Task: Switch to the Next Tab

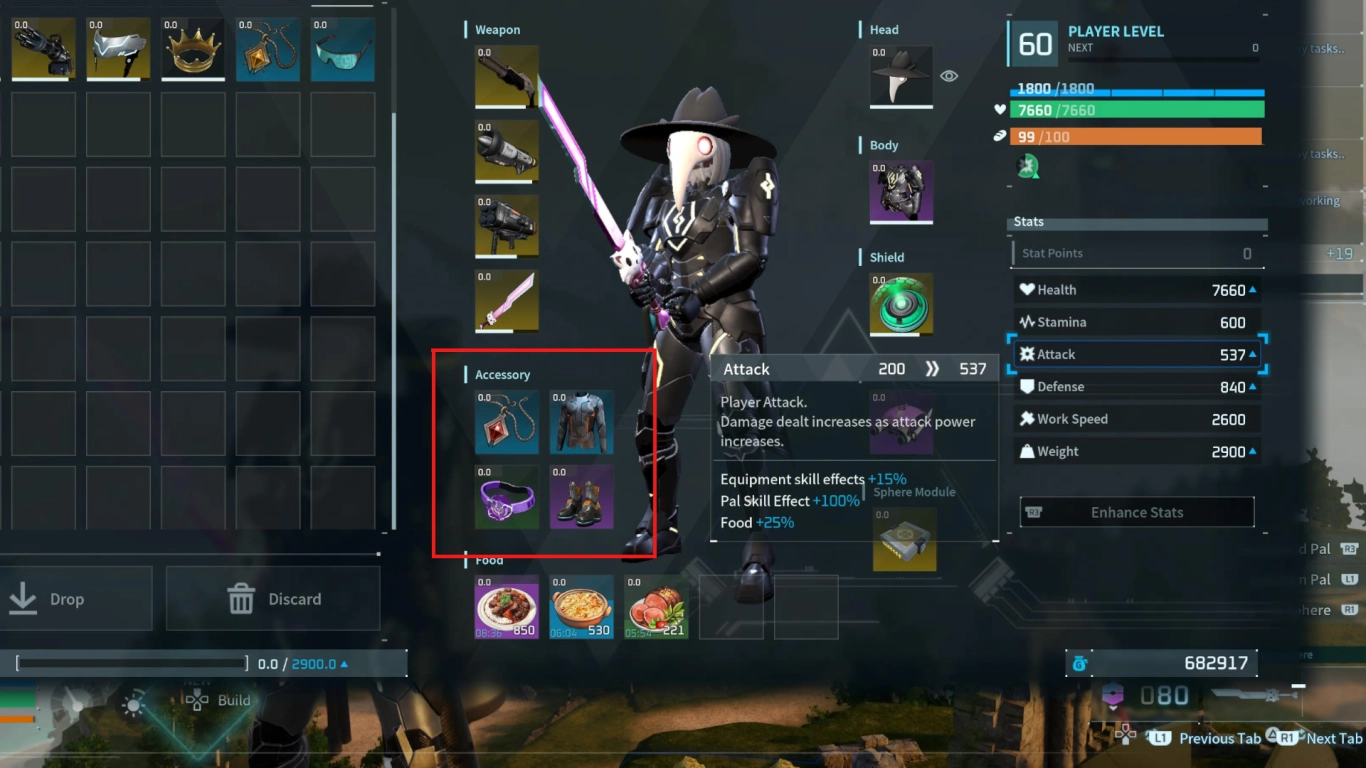Action: 1334,738
